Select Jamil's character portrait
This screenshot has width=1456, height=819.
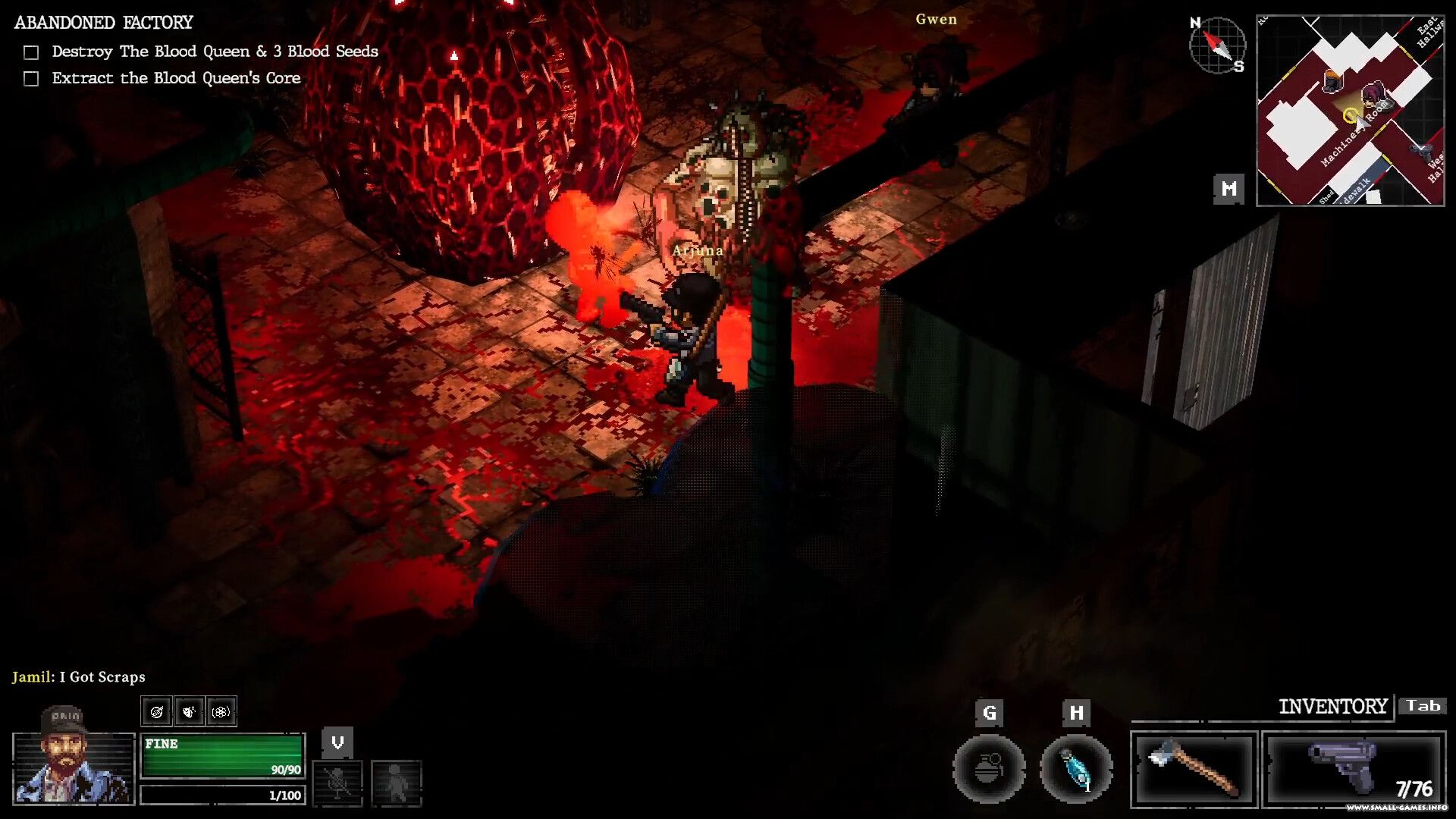(x=73, y=758)
